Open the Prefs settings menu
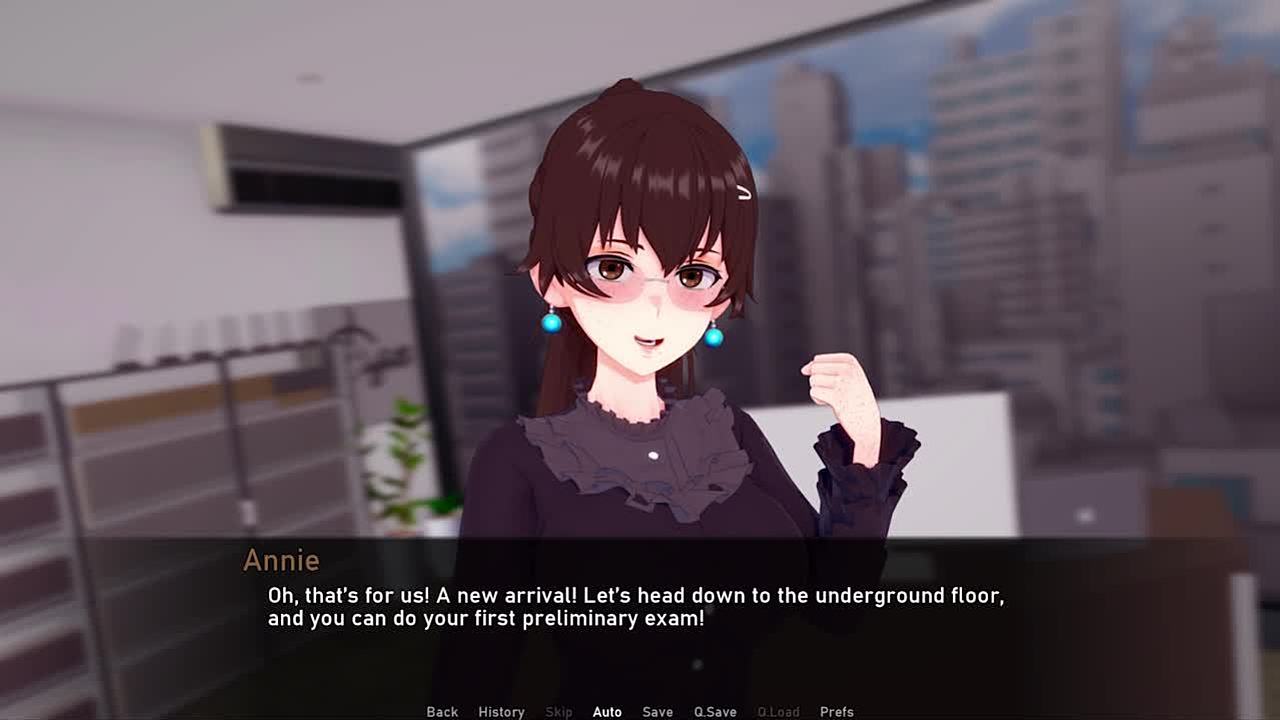Viewport: 1280px width, 720px height. [836, 712]
